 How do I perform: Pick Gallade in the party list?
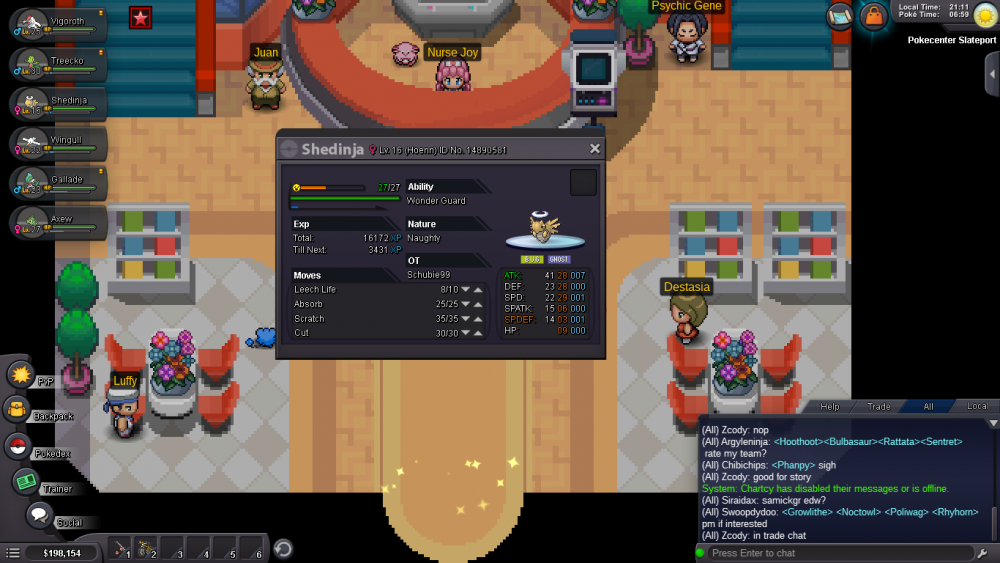coord(55,182)
